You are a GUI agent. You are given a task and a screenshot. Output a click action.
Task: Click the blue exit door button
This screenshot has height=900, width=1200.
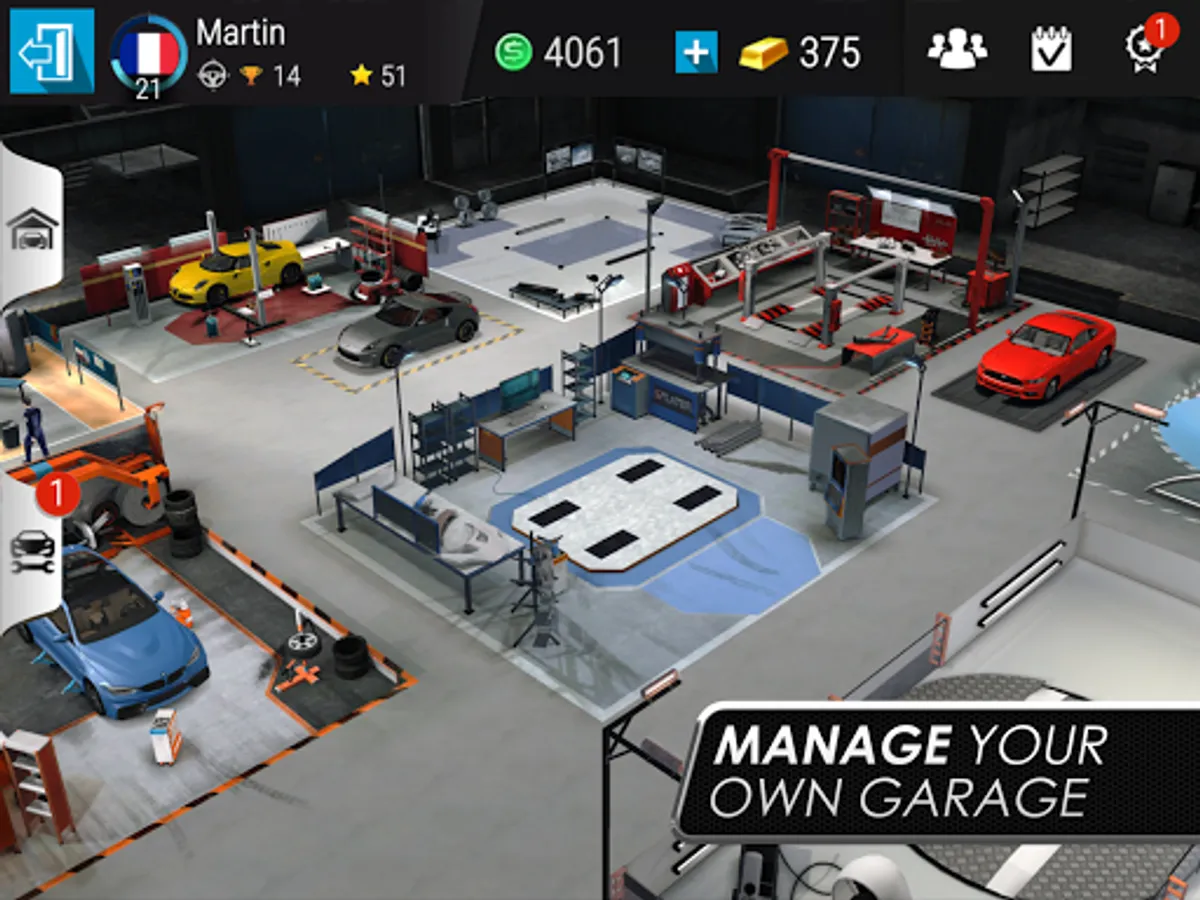click(52, 51)
